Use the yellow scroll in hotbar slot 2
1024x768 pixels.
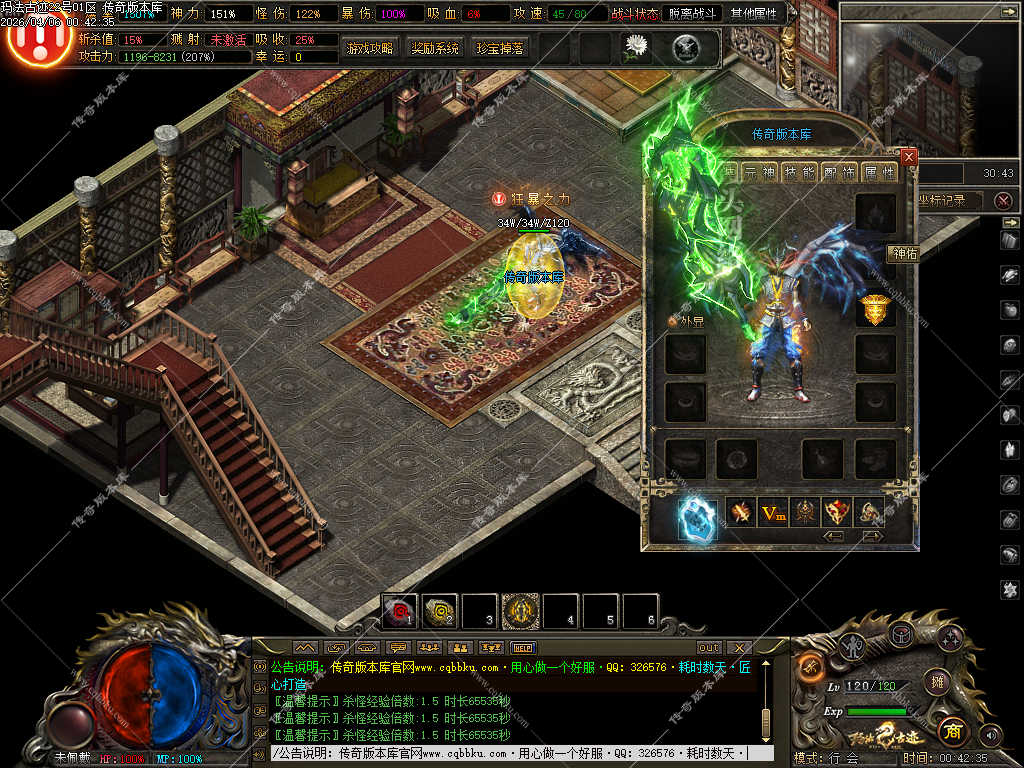(440, 610)
